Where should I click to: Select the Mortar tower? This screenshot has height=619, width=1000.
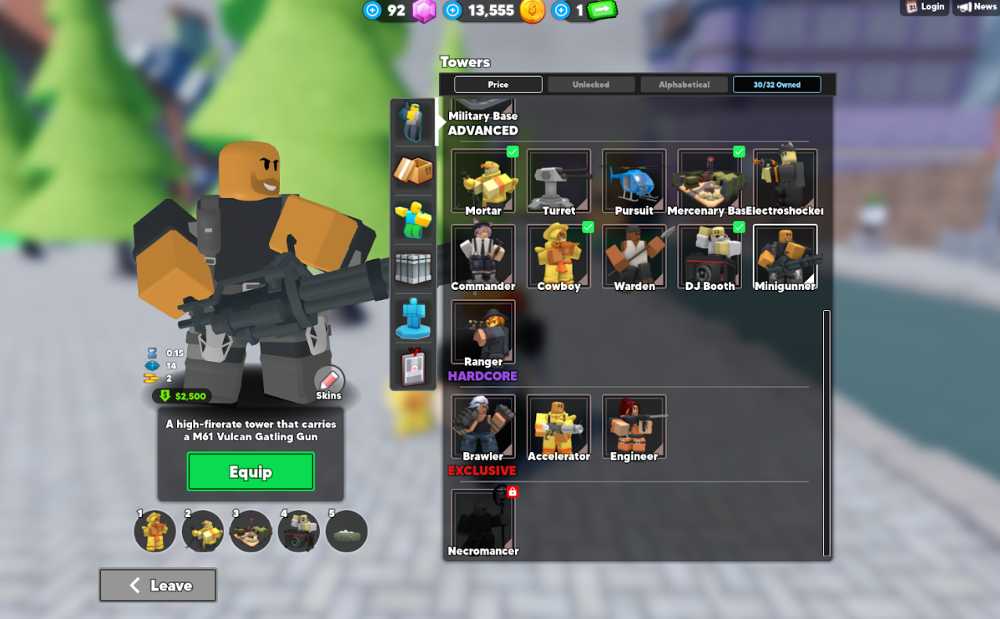coord(483,180)
